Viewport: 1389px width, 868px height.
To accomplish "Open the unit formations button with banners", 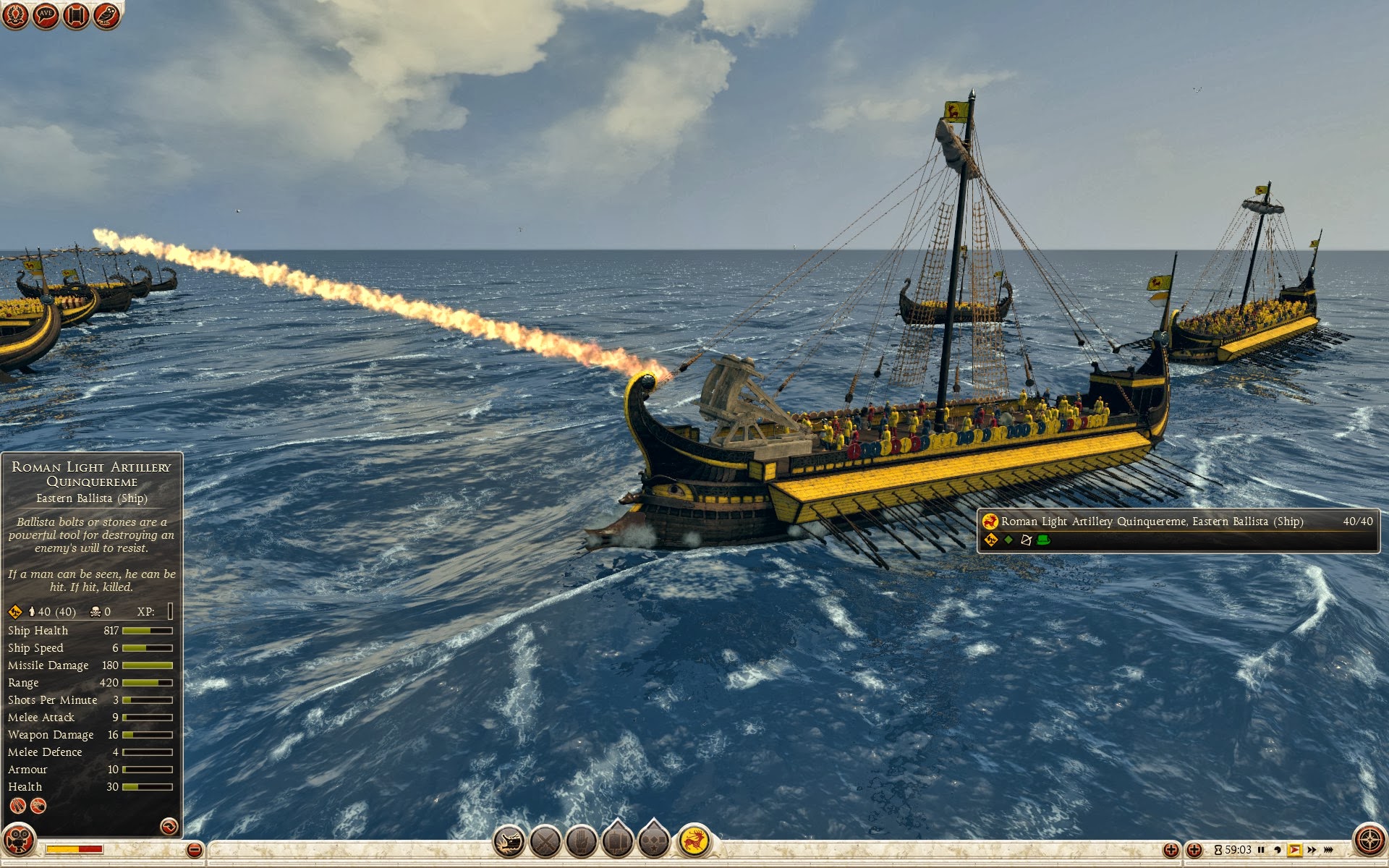I will point(617,841).
